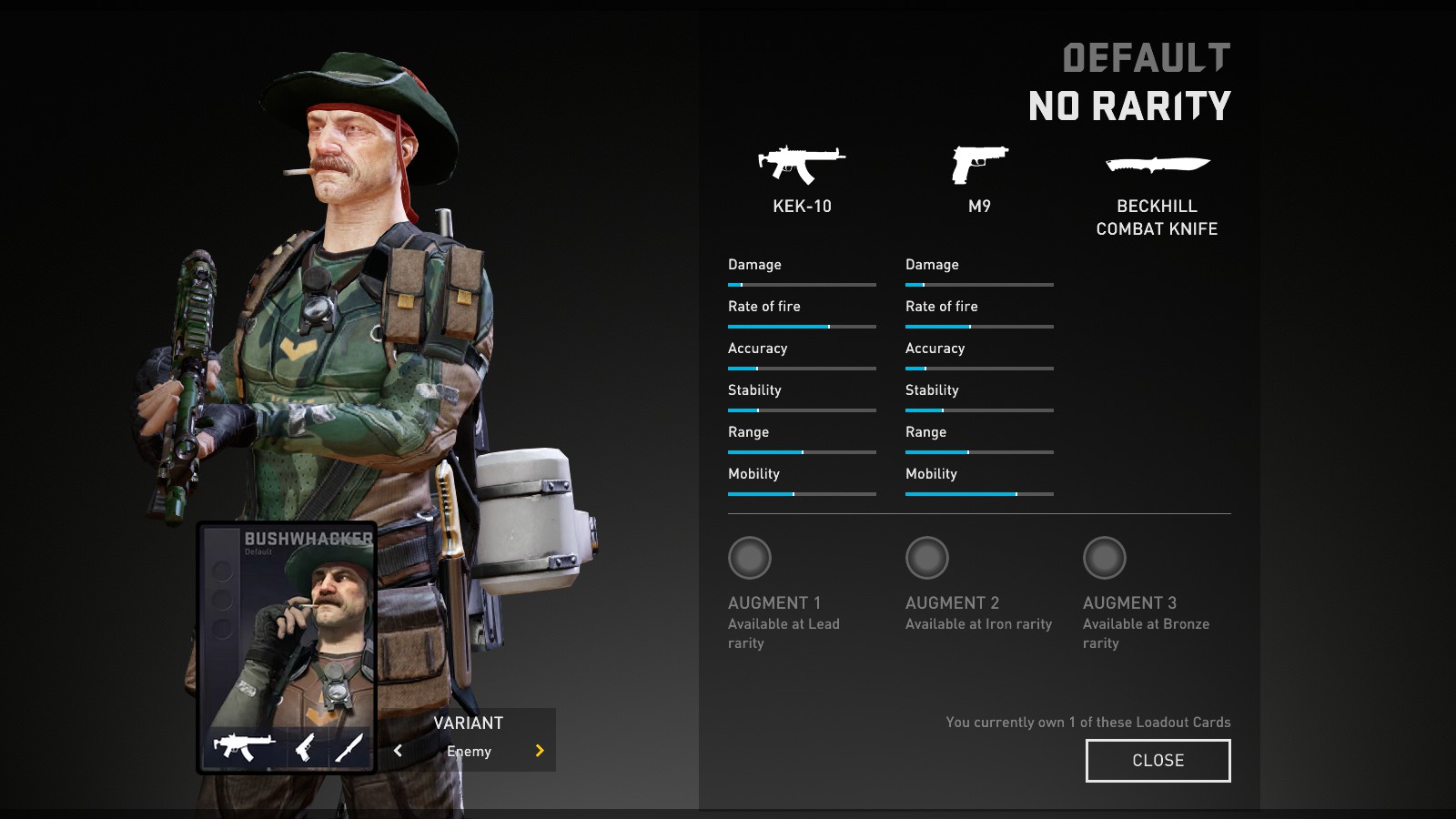The image size is (1456, 819).
Task: Click the M9 pistol icon
Action: tap(979, 165)
